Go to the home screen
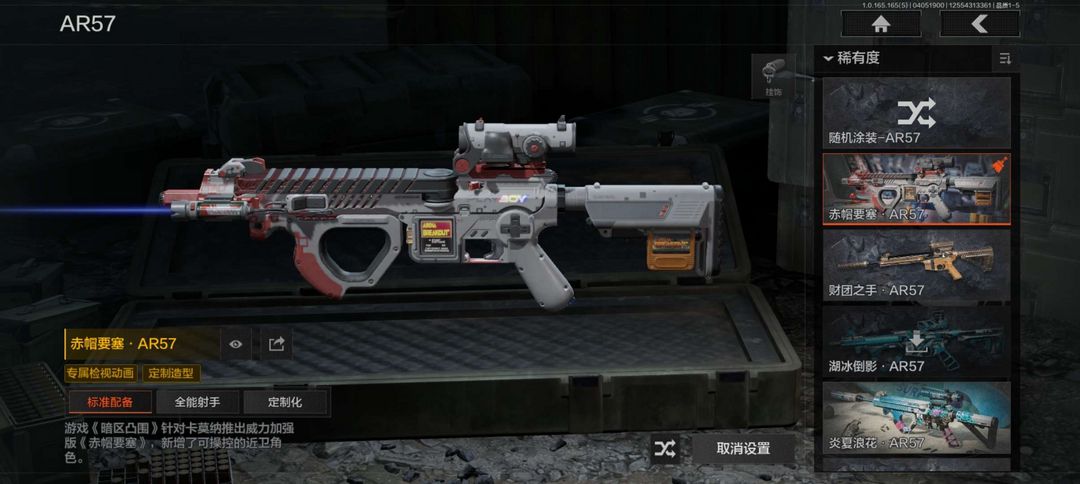The width and height of the screenshot is (1080, 484). 881,24
